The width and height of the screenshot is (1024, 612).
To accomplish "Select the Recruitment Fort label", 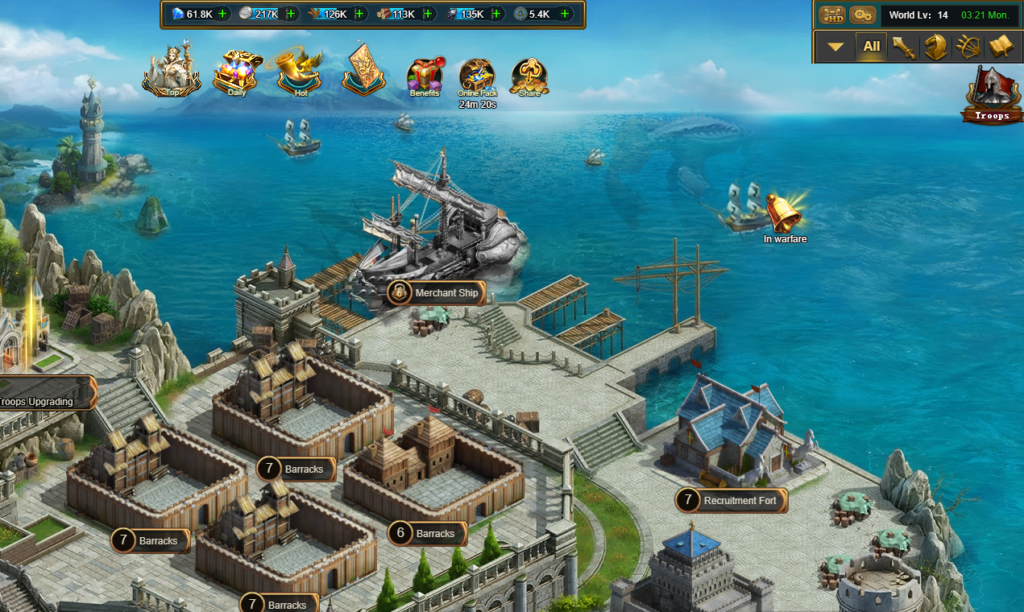I will pos(731,500).
